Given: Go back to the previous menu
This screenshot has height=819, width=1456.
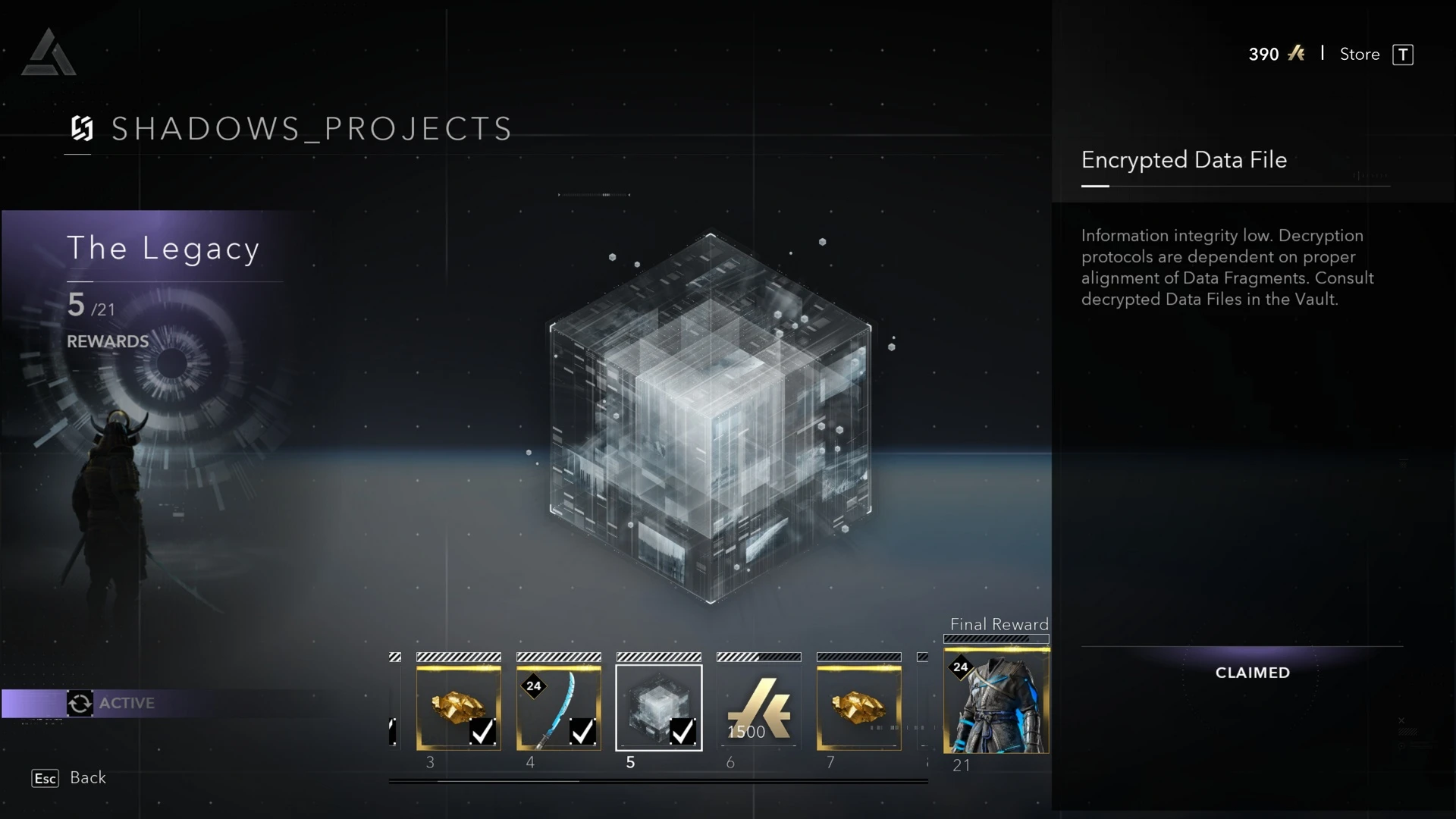Looking at the screenshot, I should (69, 778).
